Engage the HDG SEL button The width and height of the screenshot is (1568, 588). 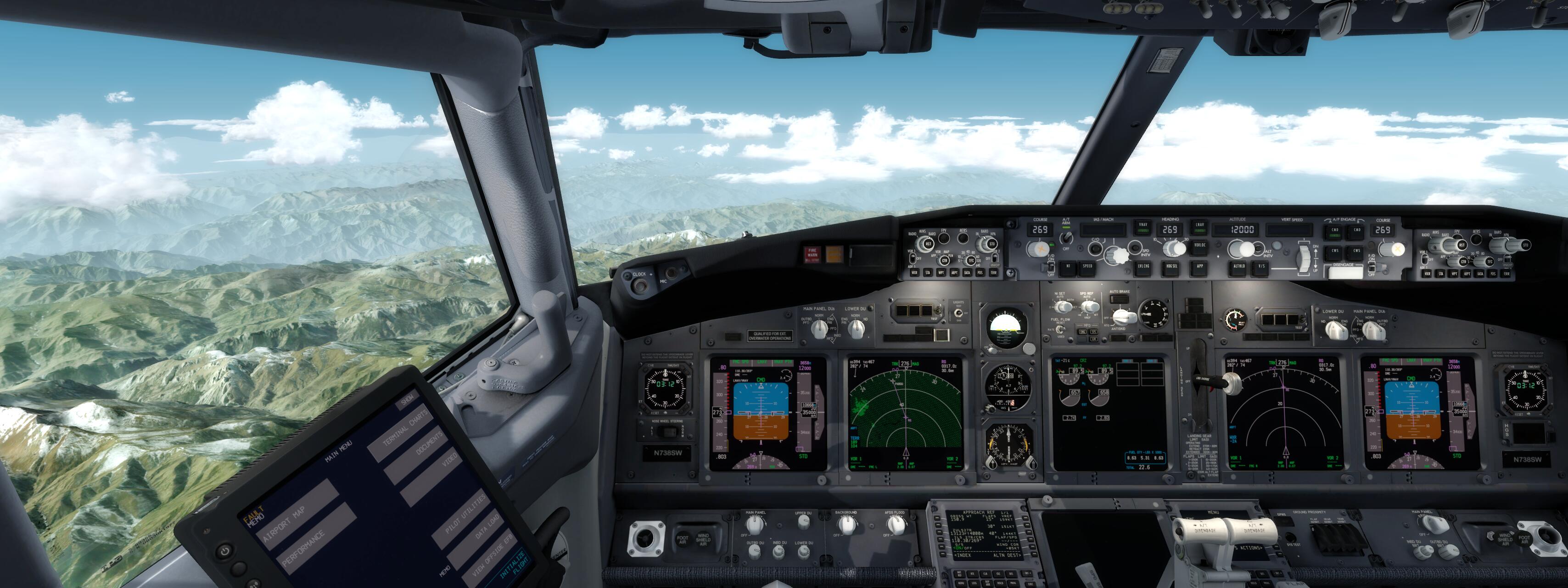point(1171,266)
